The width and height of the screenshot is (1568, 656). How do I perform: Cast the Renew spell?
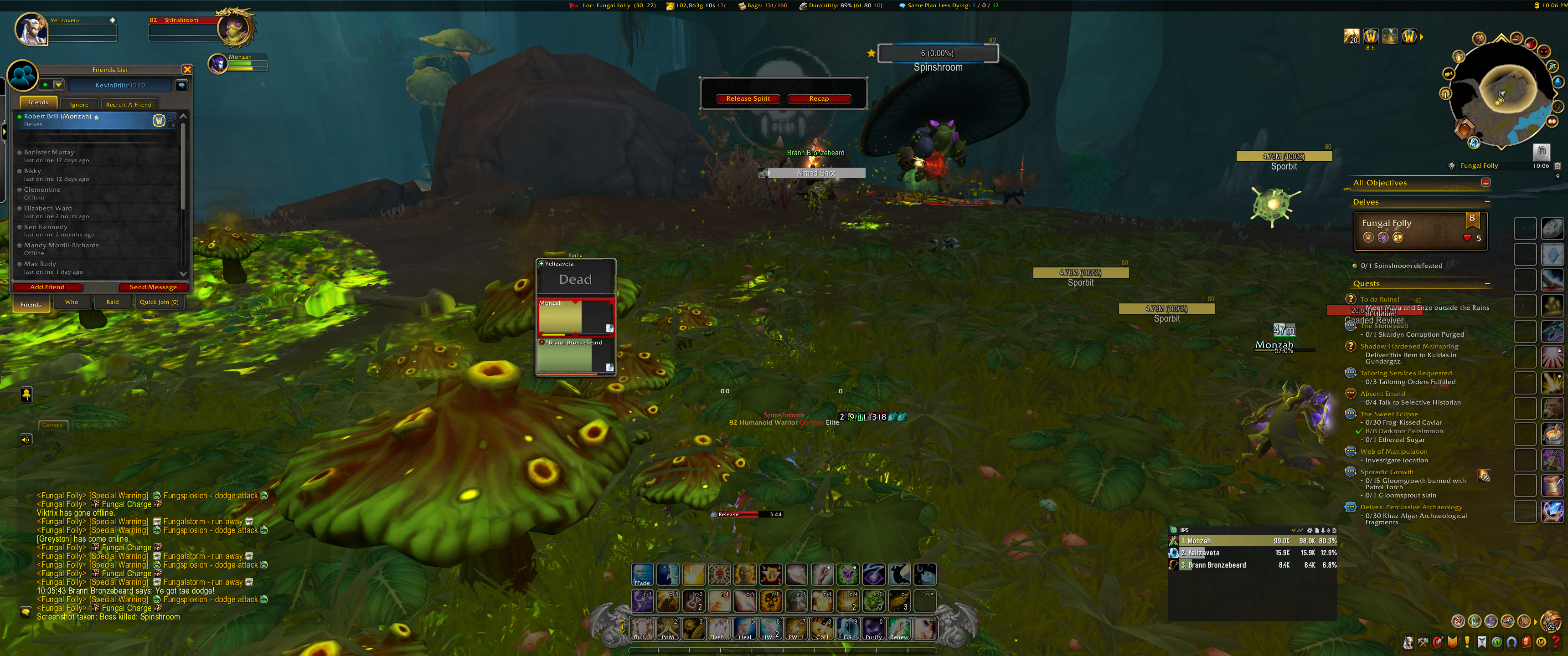pos(899,629)
